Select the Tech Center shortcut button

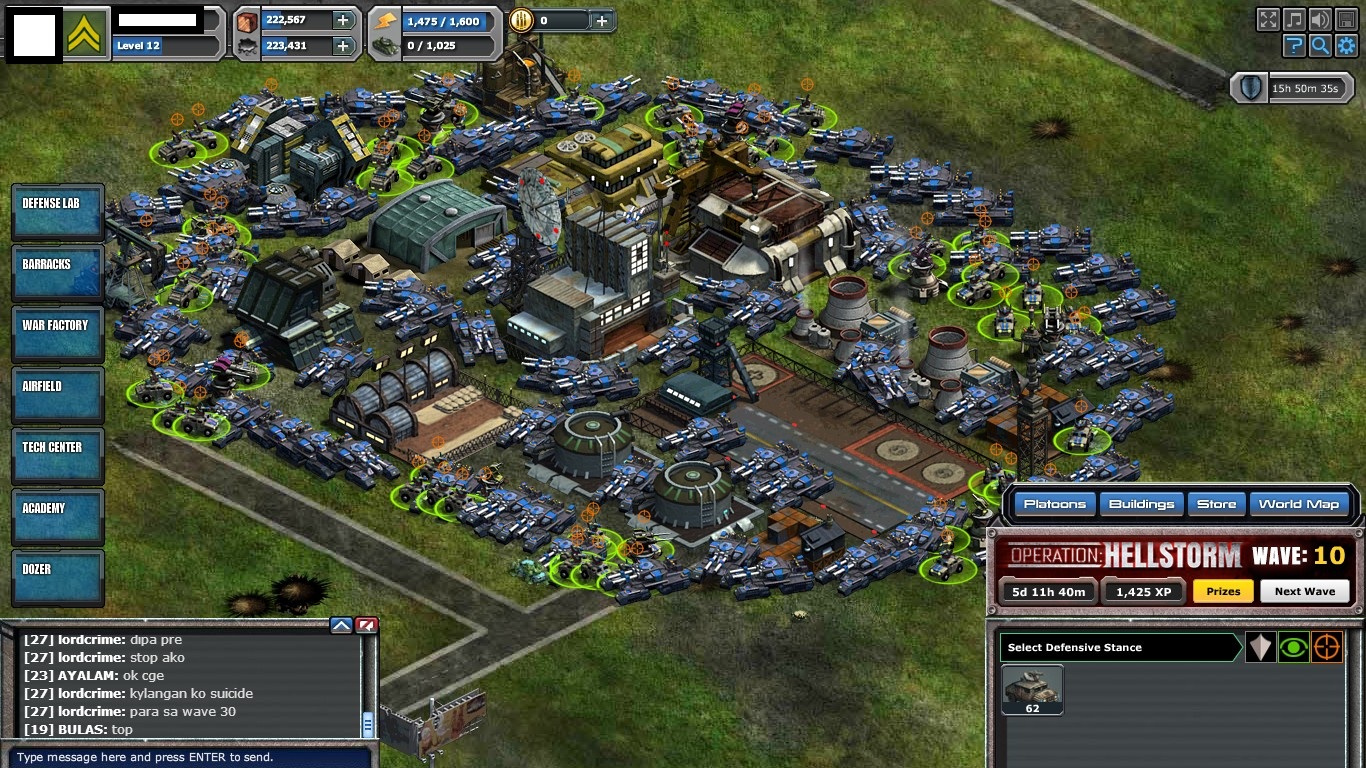57,454
